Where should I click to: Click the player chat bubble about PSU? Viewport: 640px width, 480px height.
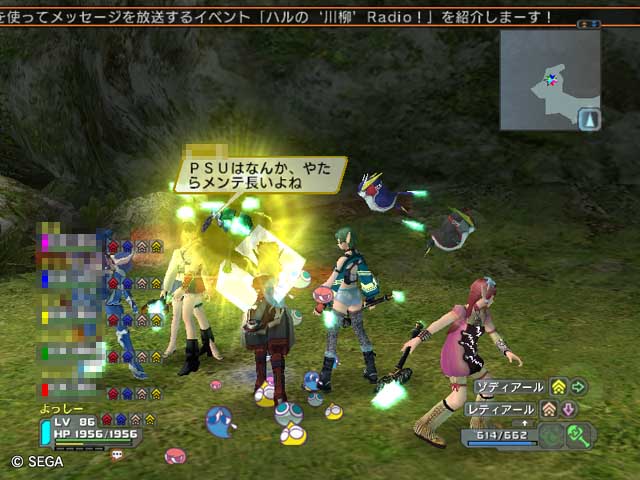259,174
